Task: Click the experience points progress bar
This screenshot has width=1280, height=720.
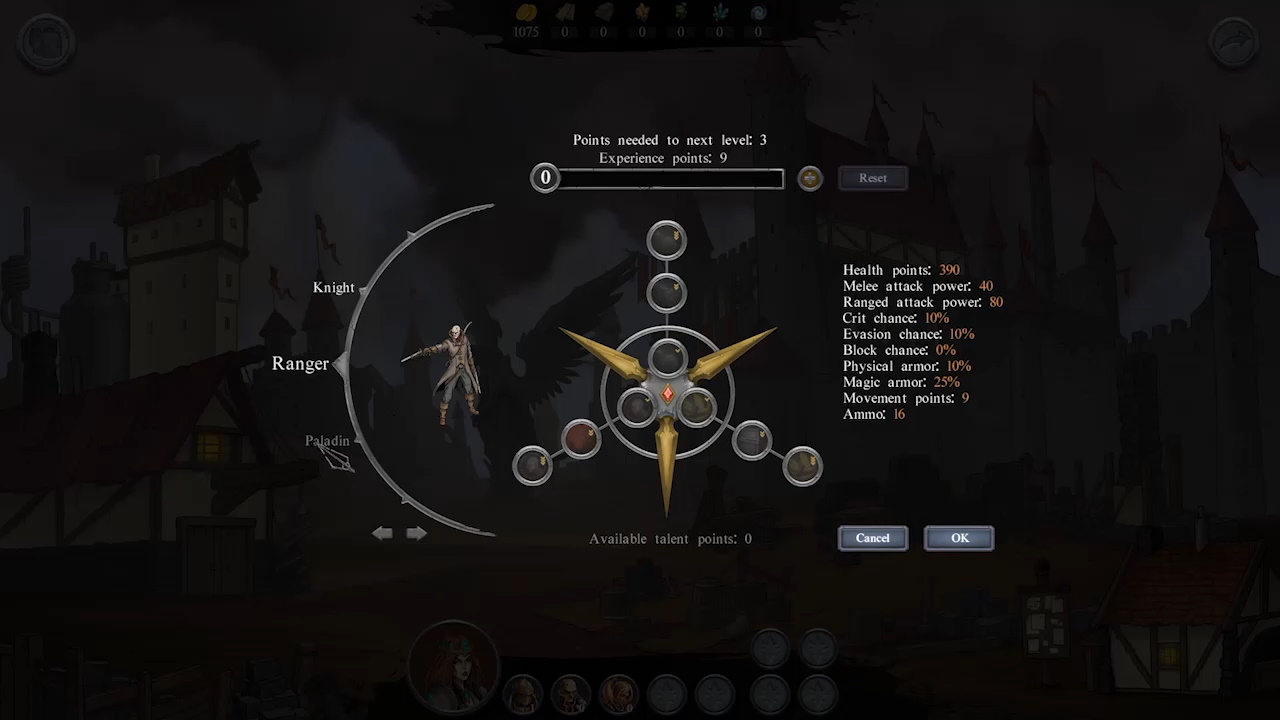Action: (x=670, y=178)
